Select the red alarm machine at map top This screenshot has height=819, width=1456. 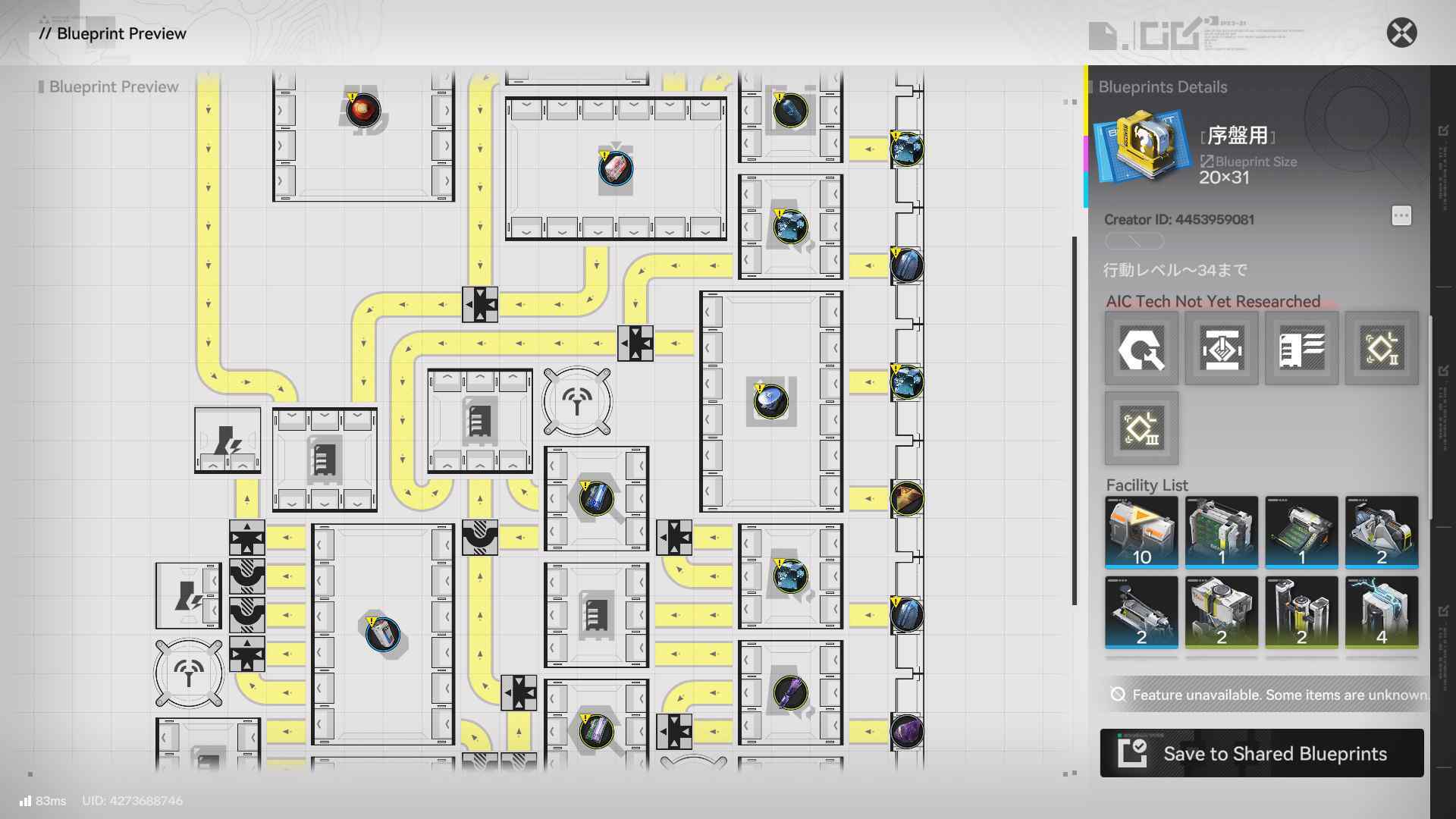coord(364,110)
